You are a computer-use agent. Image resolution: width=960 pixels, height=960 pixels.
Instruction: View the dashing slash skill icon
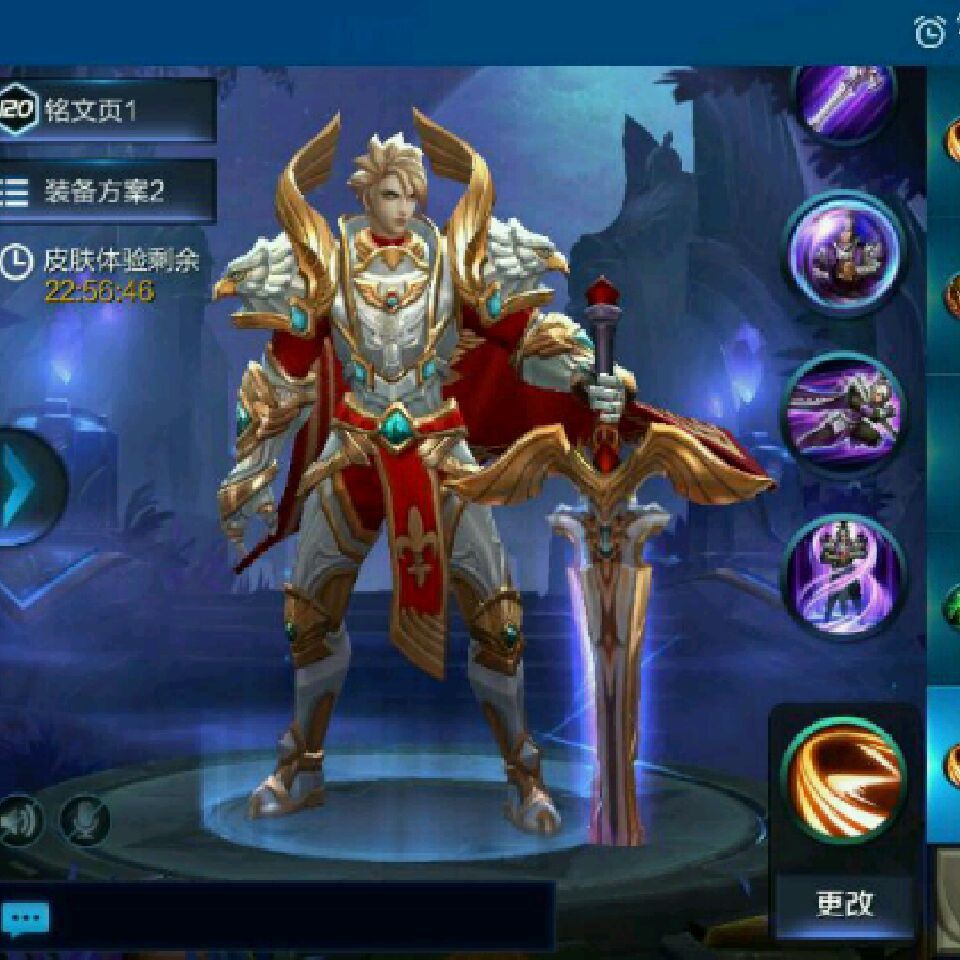point(845,413)
